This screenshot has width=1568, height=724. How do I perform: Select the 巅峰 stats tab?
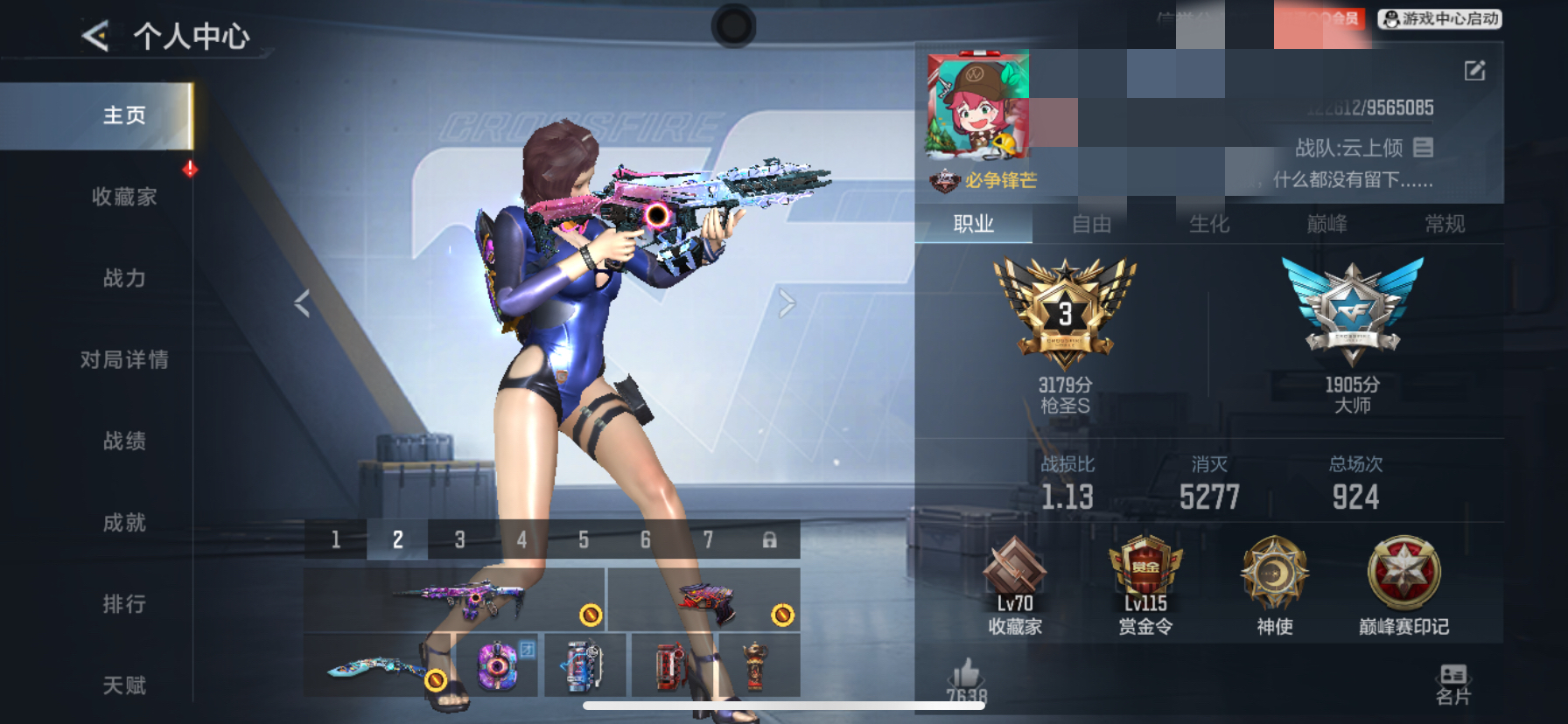coord(1326,225)
